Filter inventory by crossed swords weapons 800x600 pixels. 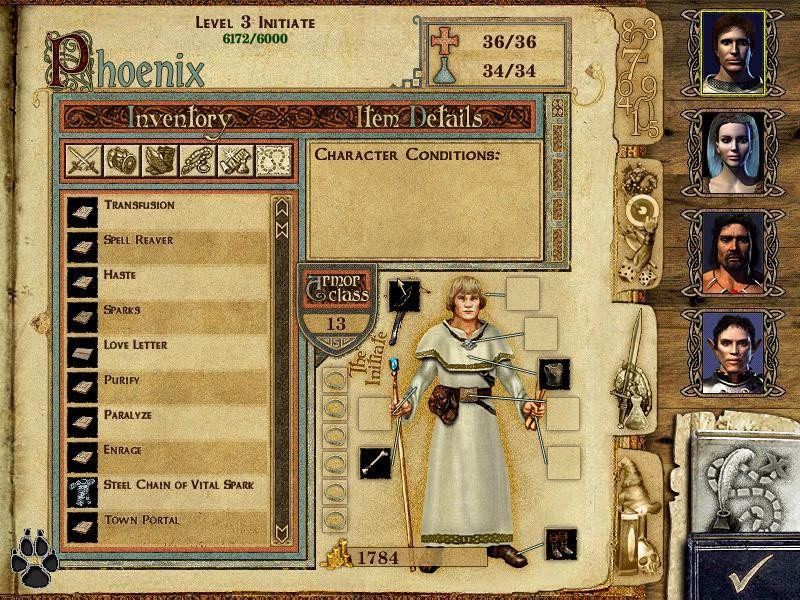[82, 161]
